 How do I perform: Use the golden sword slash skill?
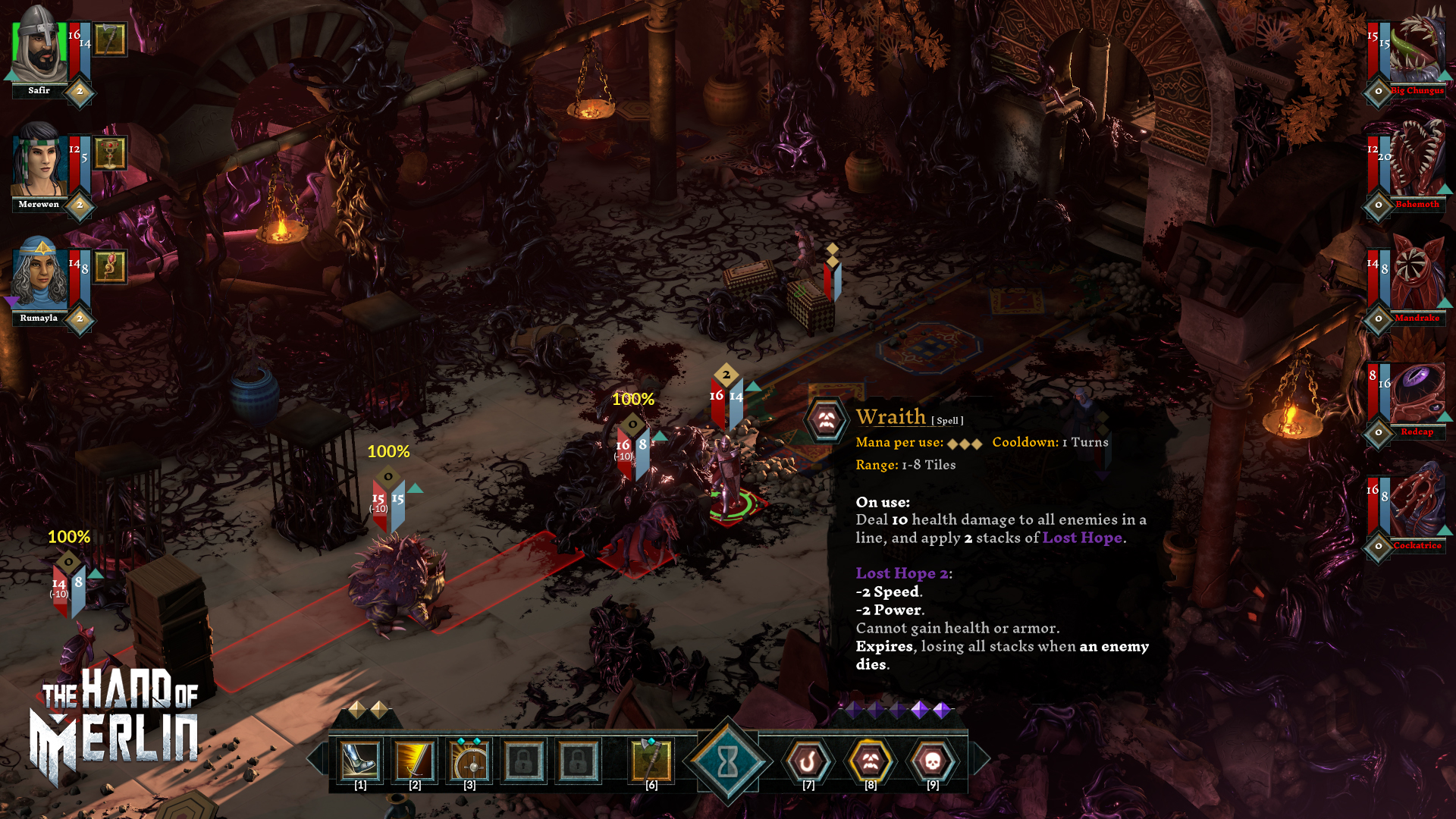click(x=415, y=761)
